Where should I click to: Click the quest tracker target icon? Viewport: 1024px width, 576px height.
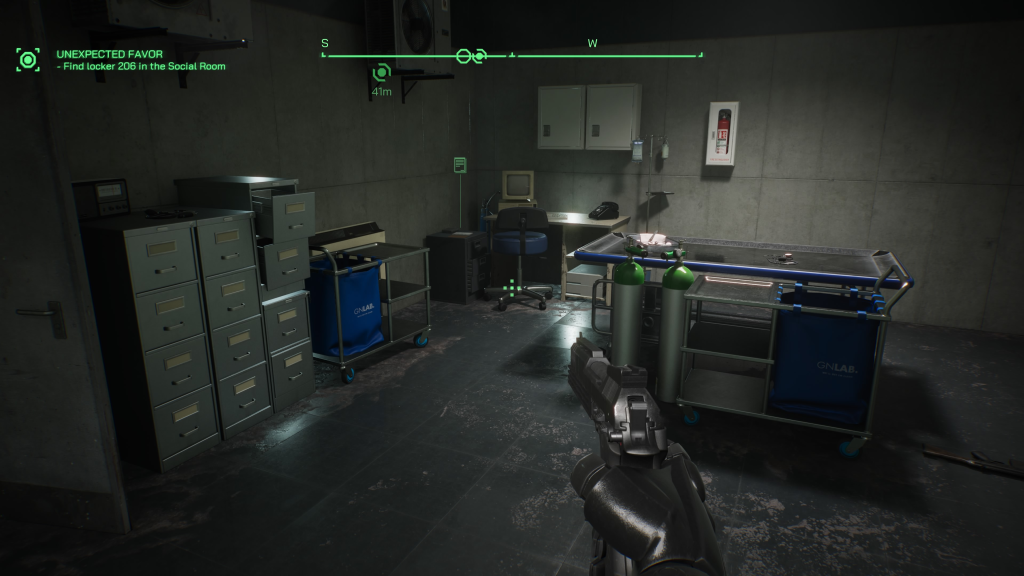pyautogui.click(x=28, y=59)
